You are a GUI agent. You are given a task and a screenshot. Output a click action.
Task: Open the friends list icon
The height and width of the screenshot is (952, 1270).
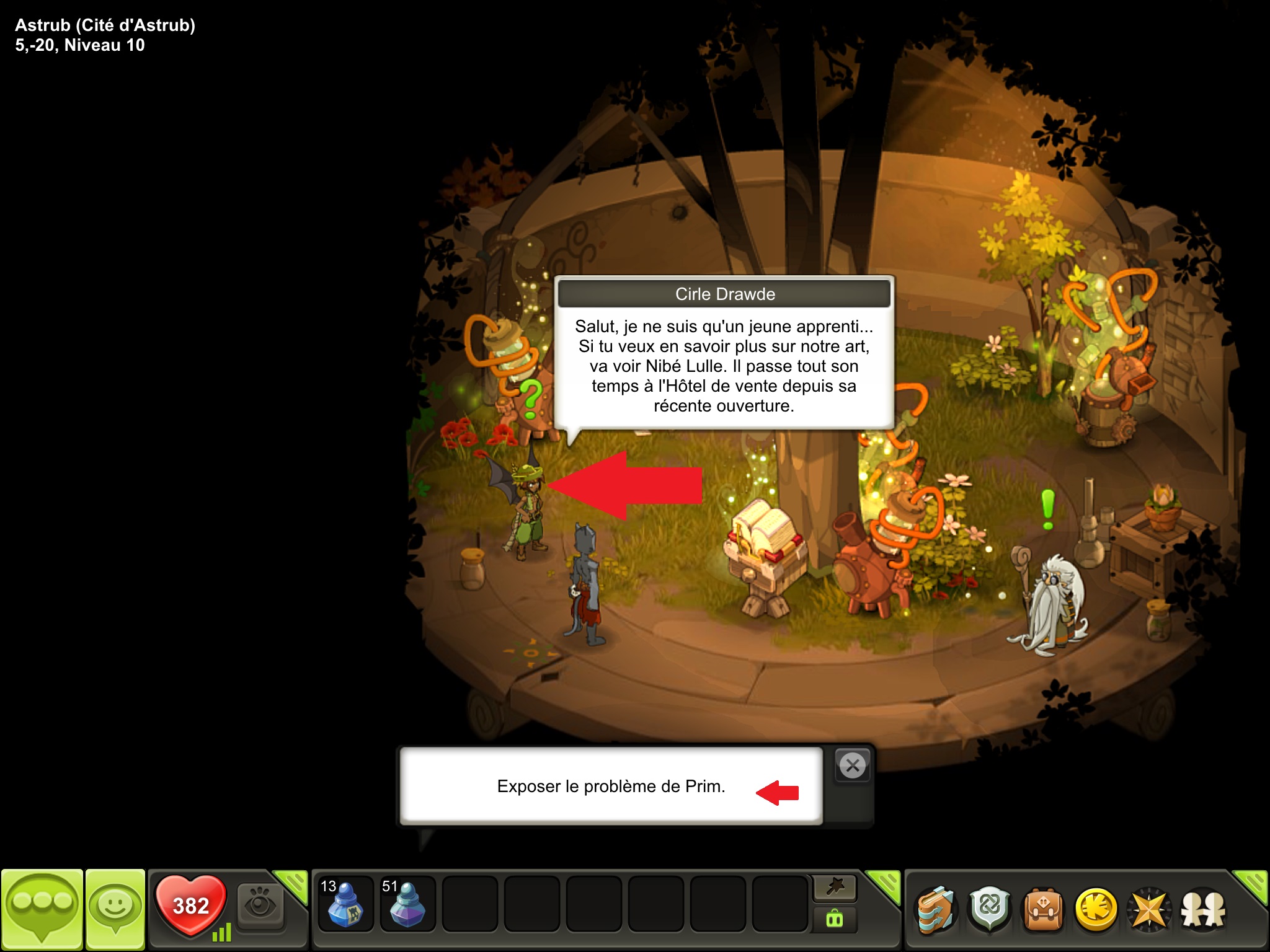click(x=1203, y=910)
